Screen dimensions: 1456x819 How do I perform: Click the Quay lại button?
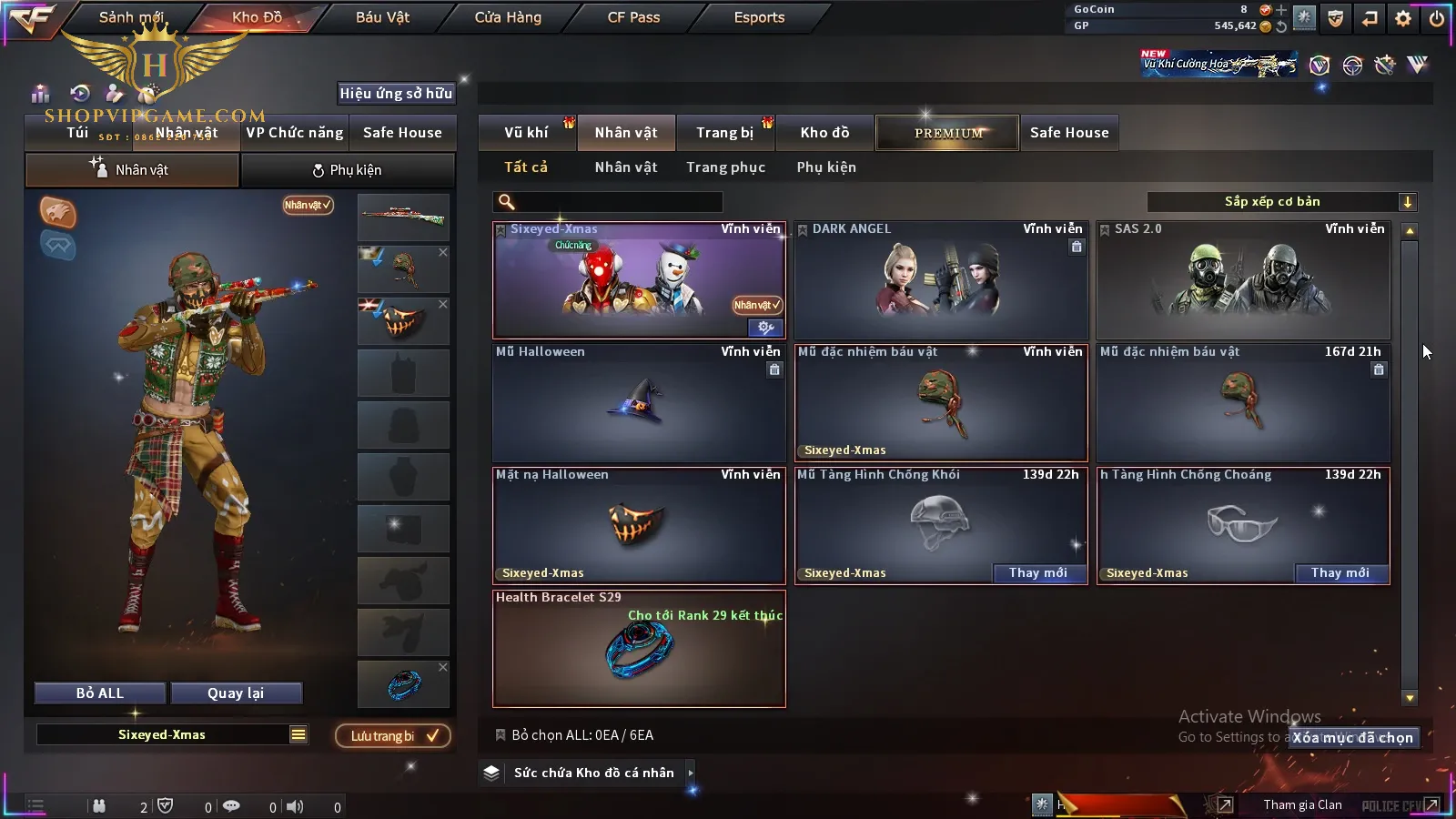[236, 693]
